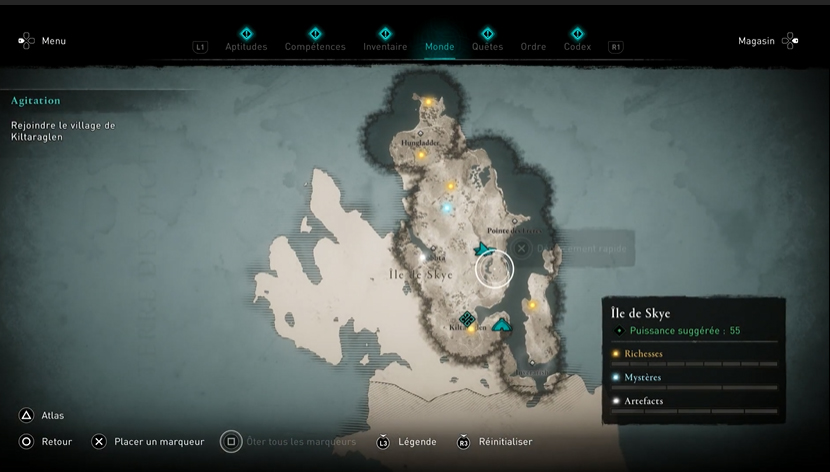Go to the Inventaire tab
The image size is (830, 472).
(385, 46)
